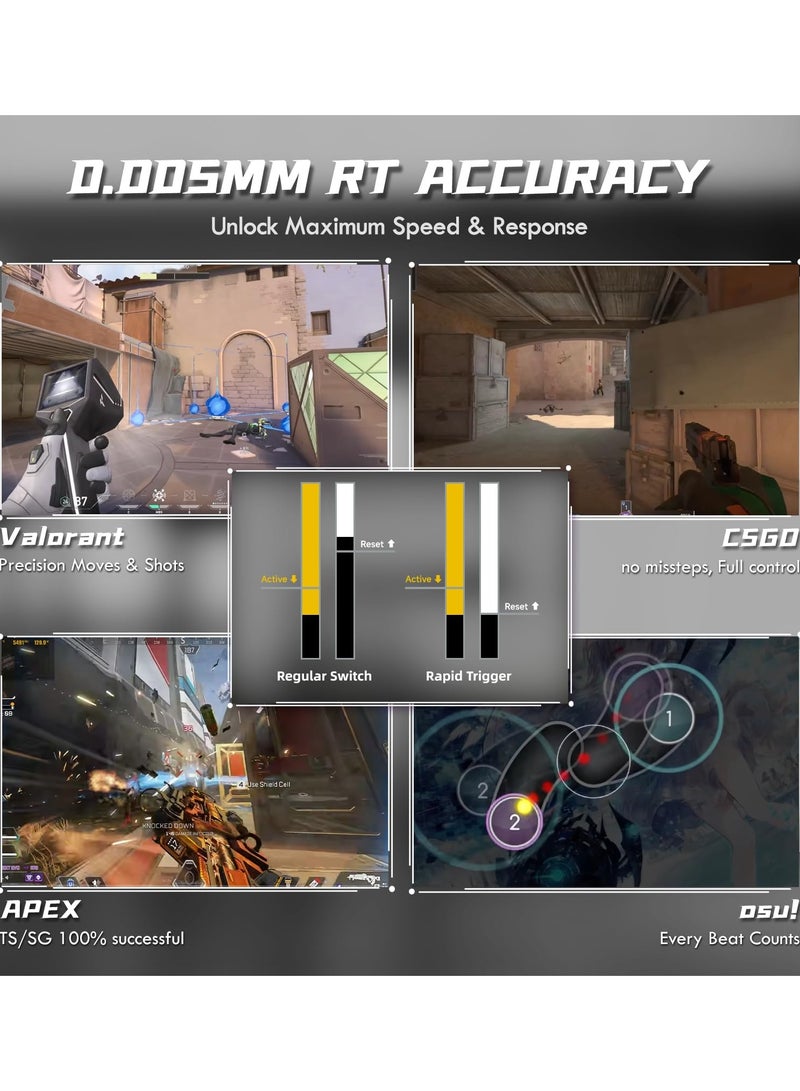Click the osu! hit circle numbered 1
The height and width of the screenshot is (1091, 800).
tap(669, 716)
